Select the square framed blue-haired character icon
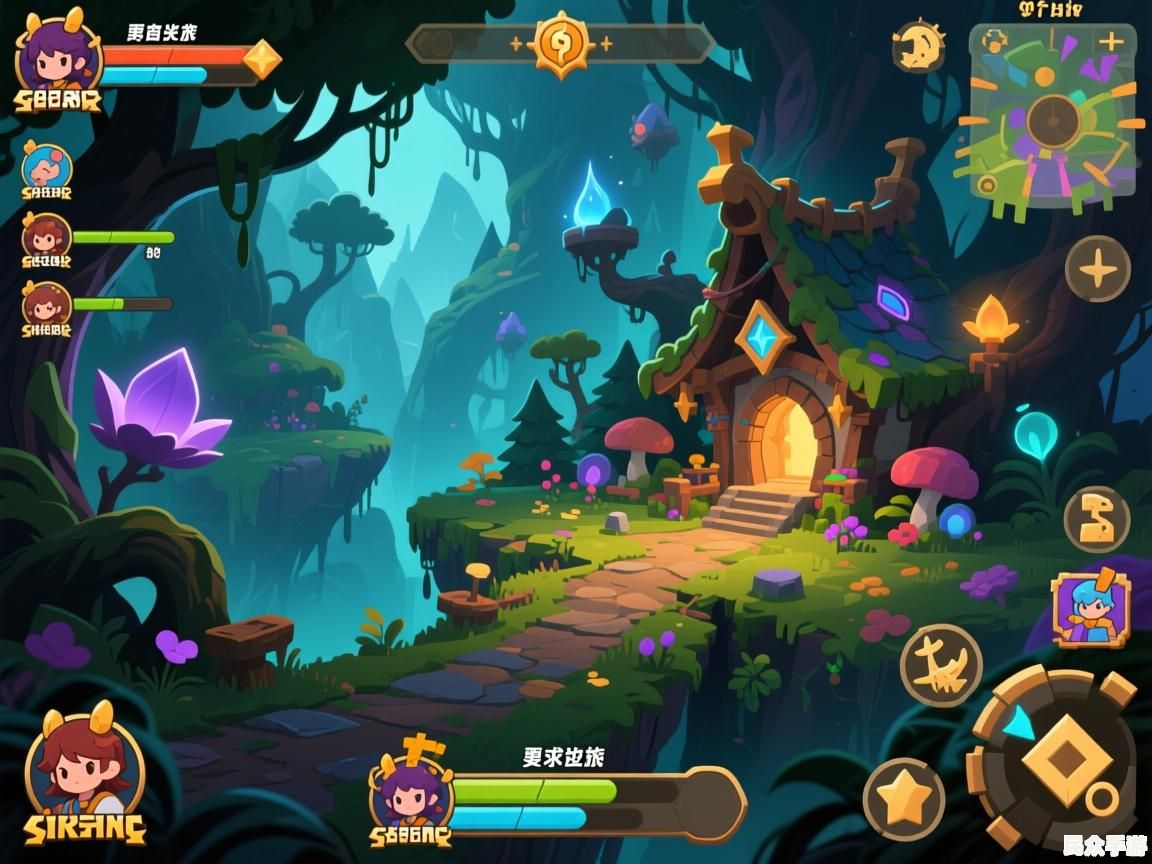 pos(1090,609)
